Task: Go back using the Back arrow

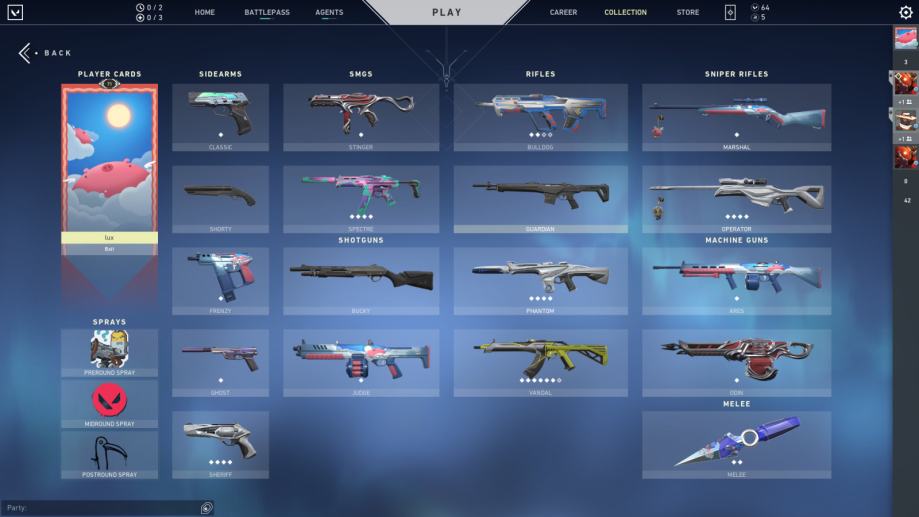Action: 27,53
